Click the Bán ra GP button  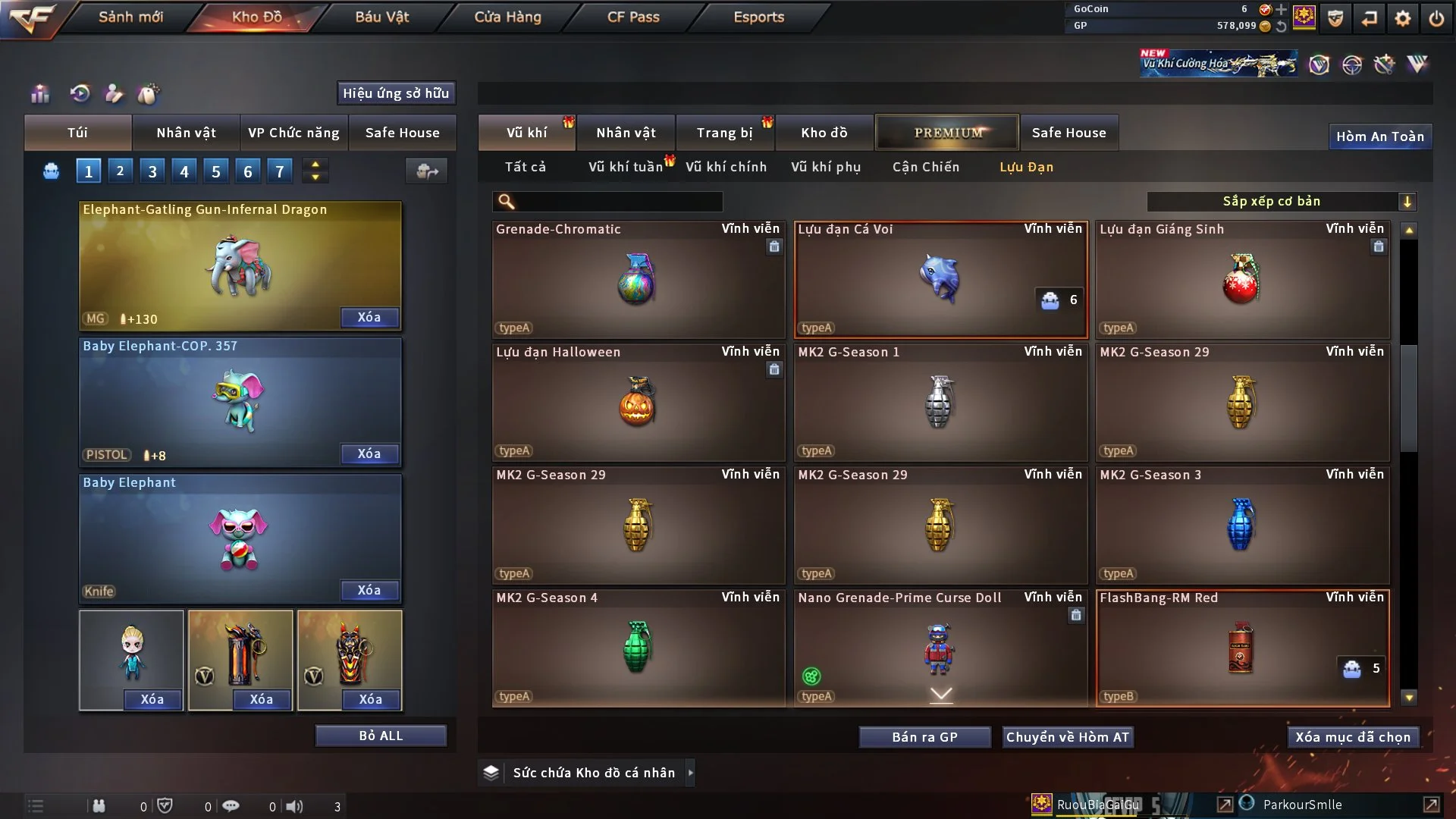pos(924,737)
